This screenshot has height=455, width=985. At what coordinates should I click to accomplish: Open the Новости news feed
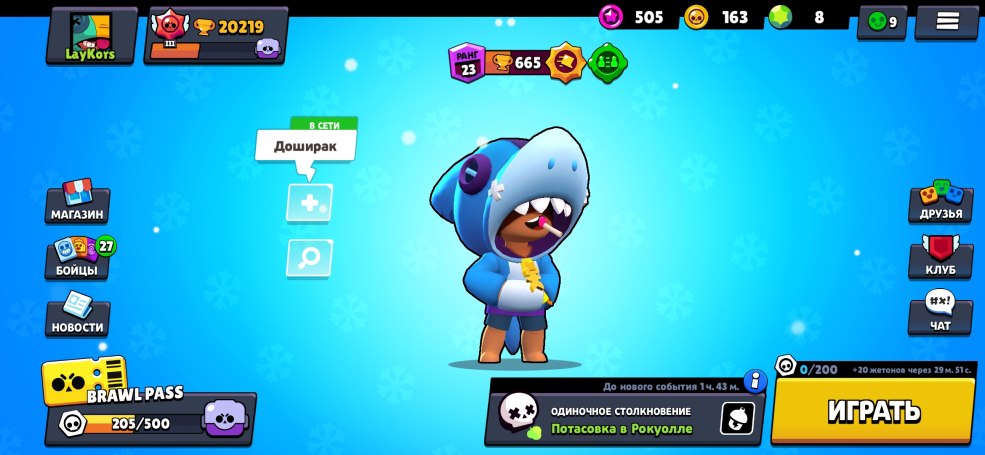tap(77, 314)
